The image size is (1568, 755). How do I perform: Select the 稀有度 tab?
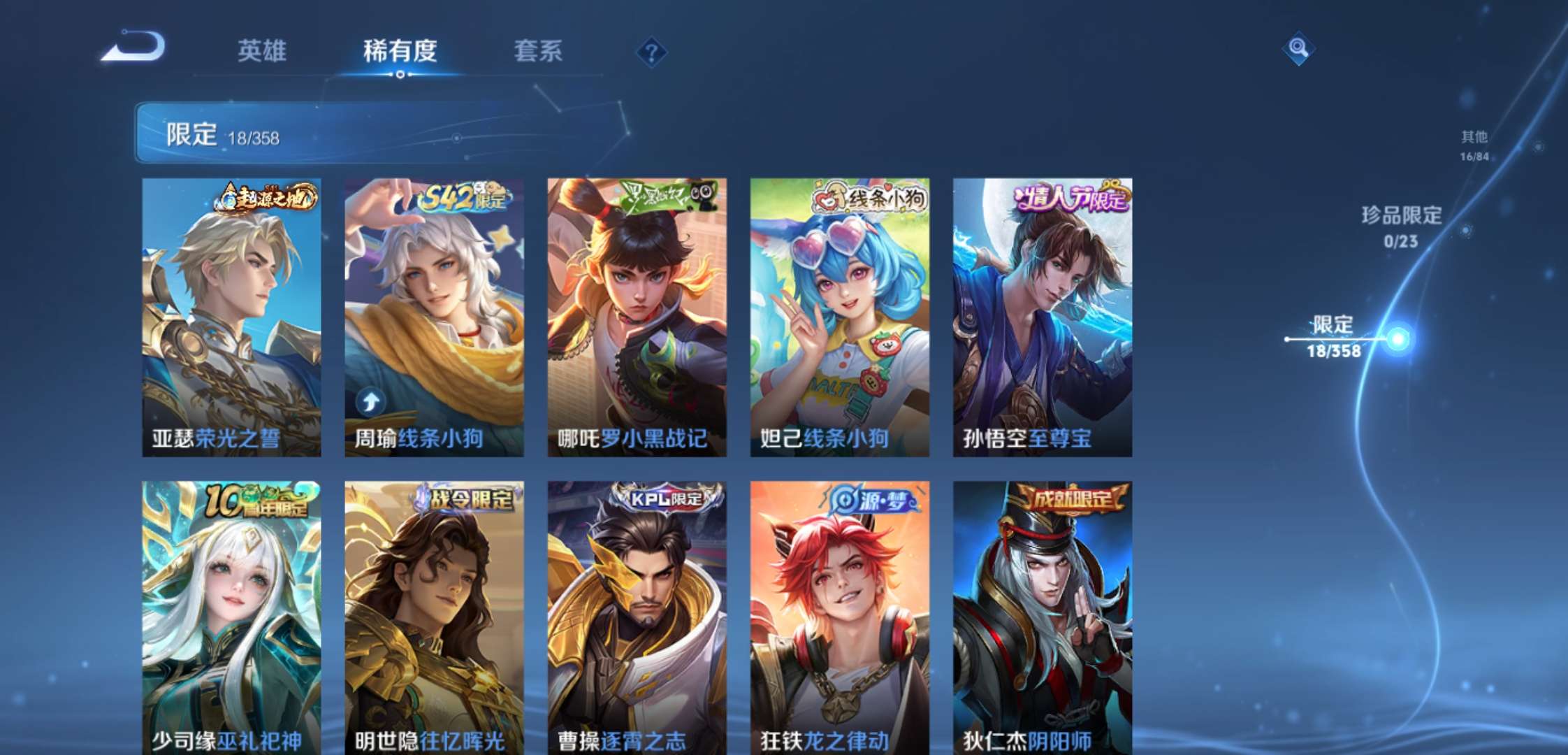pos(400,52)
